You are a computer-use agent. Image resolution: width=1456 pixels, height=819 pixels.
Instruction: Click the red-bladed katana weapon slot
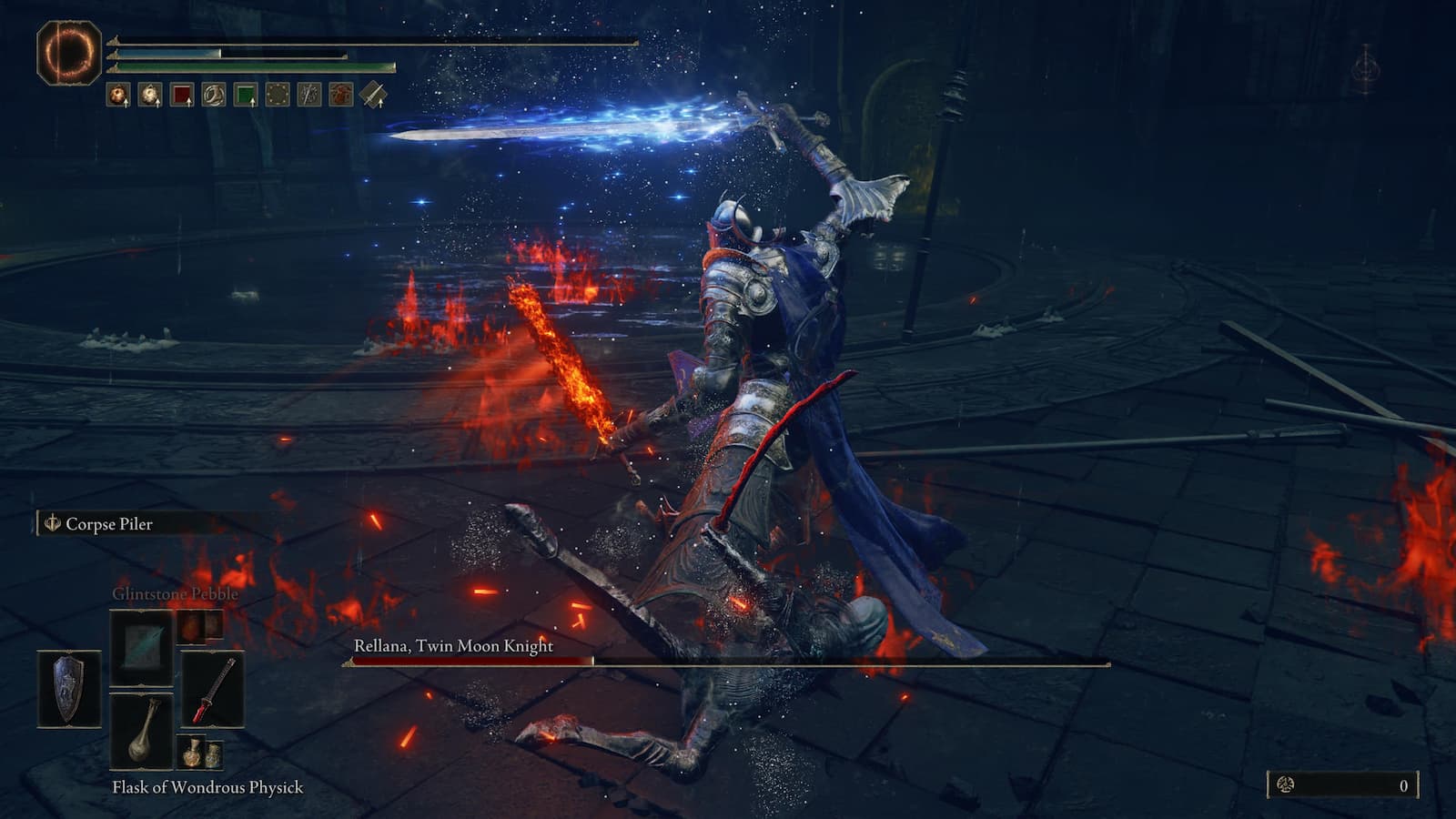[214, 689]
